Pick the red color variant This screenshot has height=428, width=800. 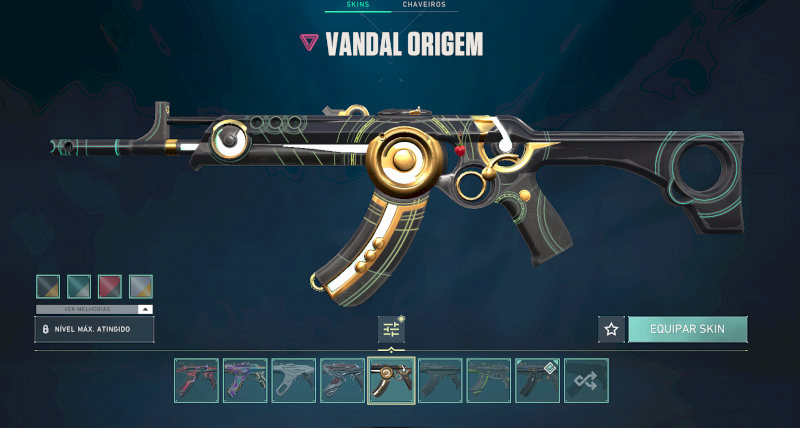tap(110, 287)
